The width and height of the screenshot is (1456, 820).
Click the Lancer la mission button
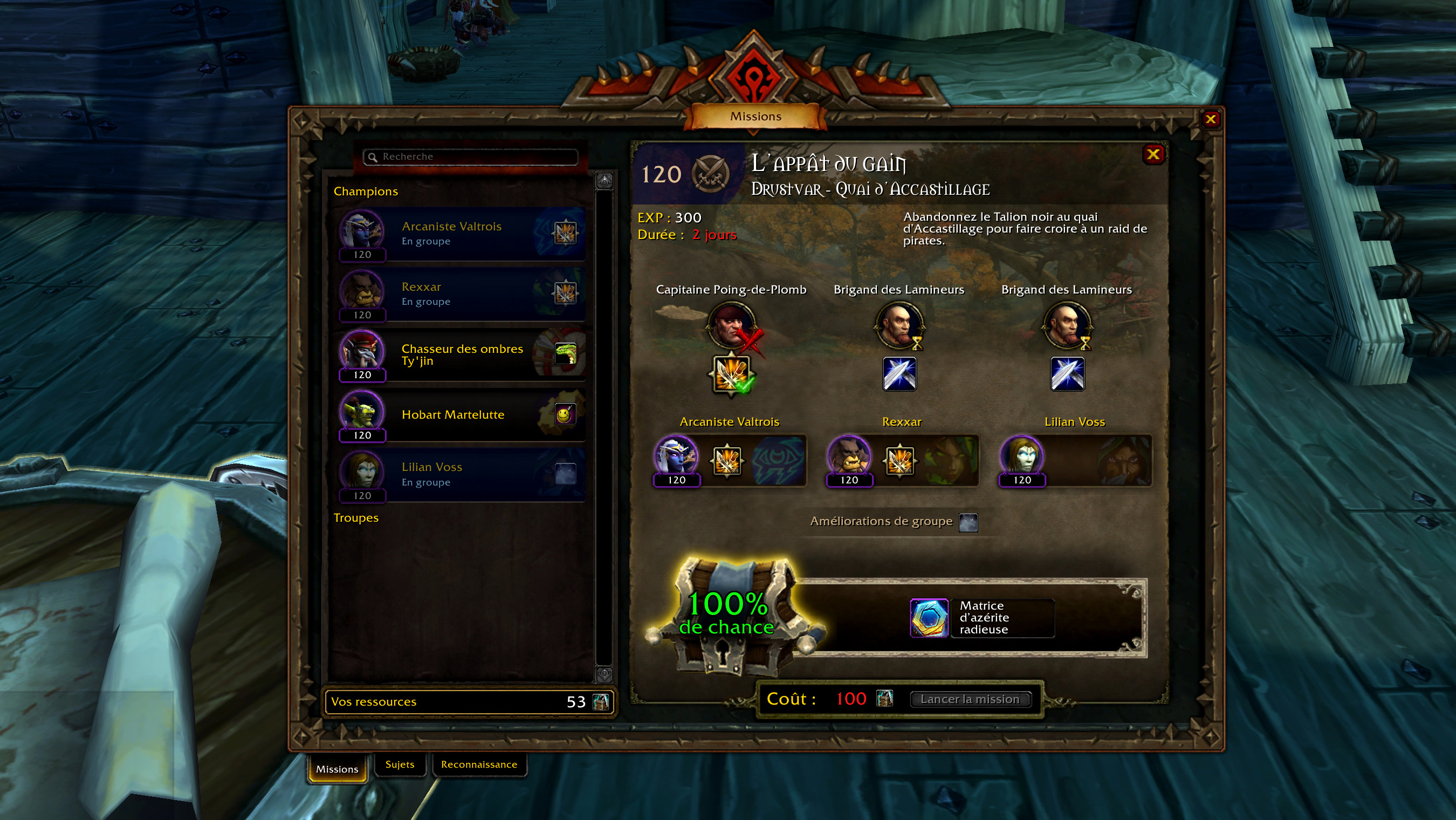[970, 699]
